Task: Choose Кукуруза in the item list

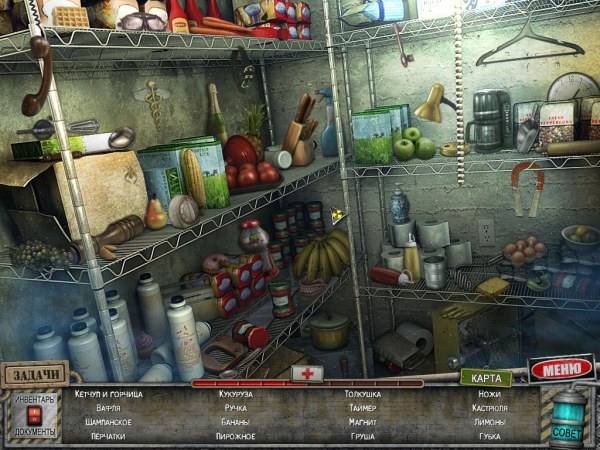Action: point(235,394)
